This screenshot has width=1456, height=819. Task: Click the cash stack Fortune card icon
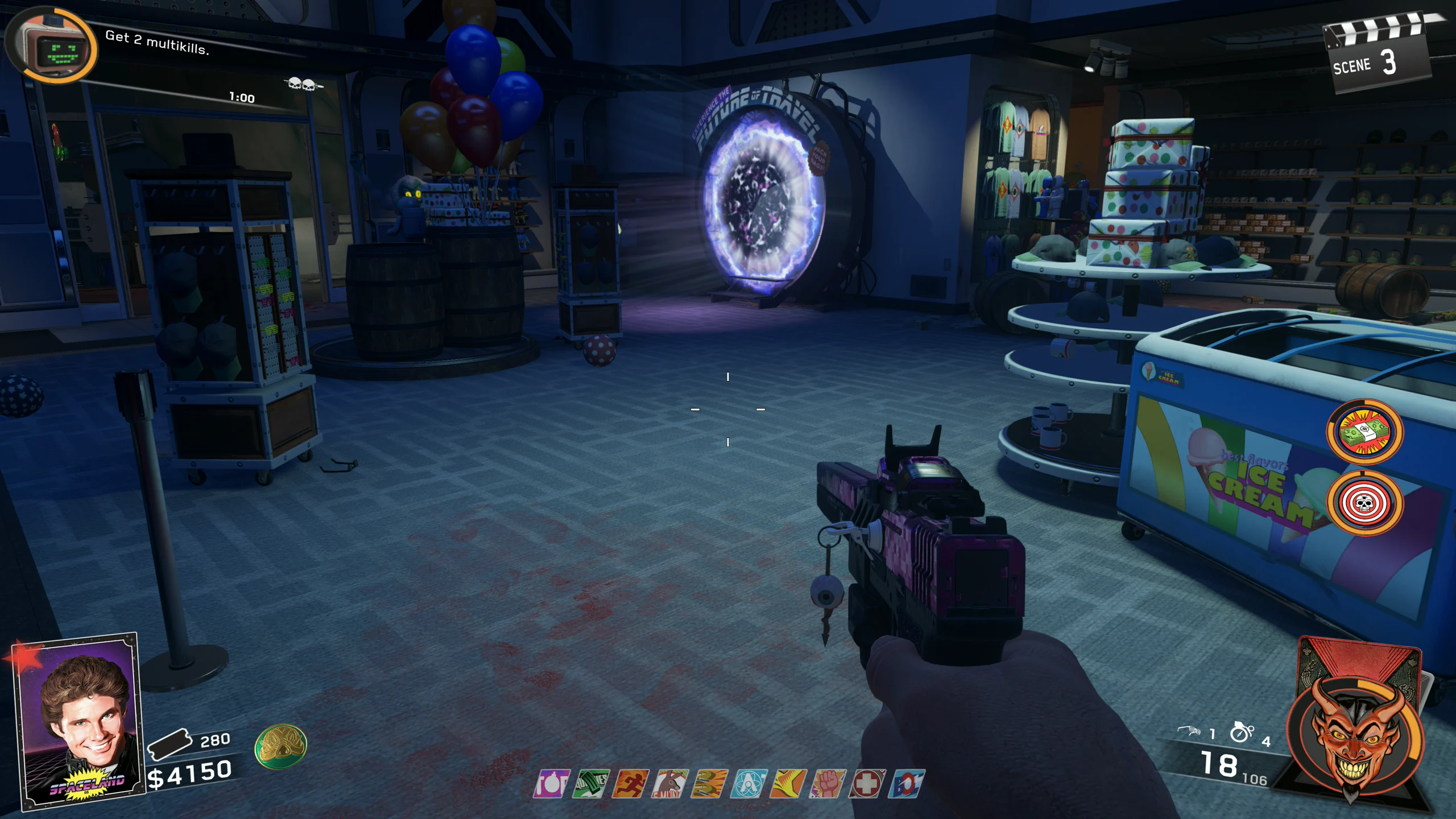(x=1364, y=432)
